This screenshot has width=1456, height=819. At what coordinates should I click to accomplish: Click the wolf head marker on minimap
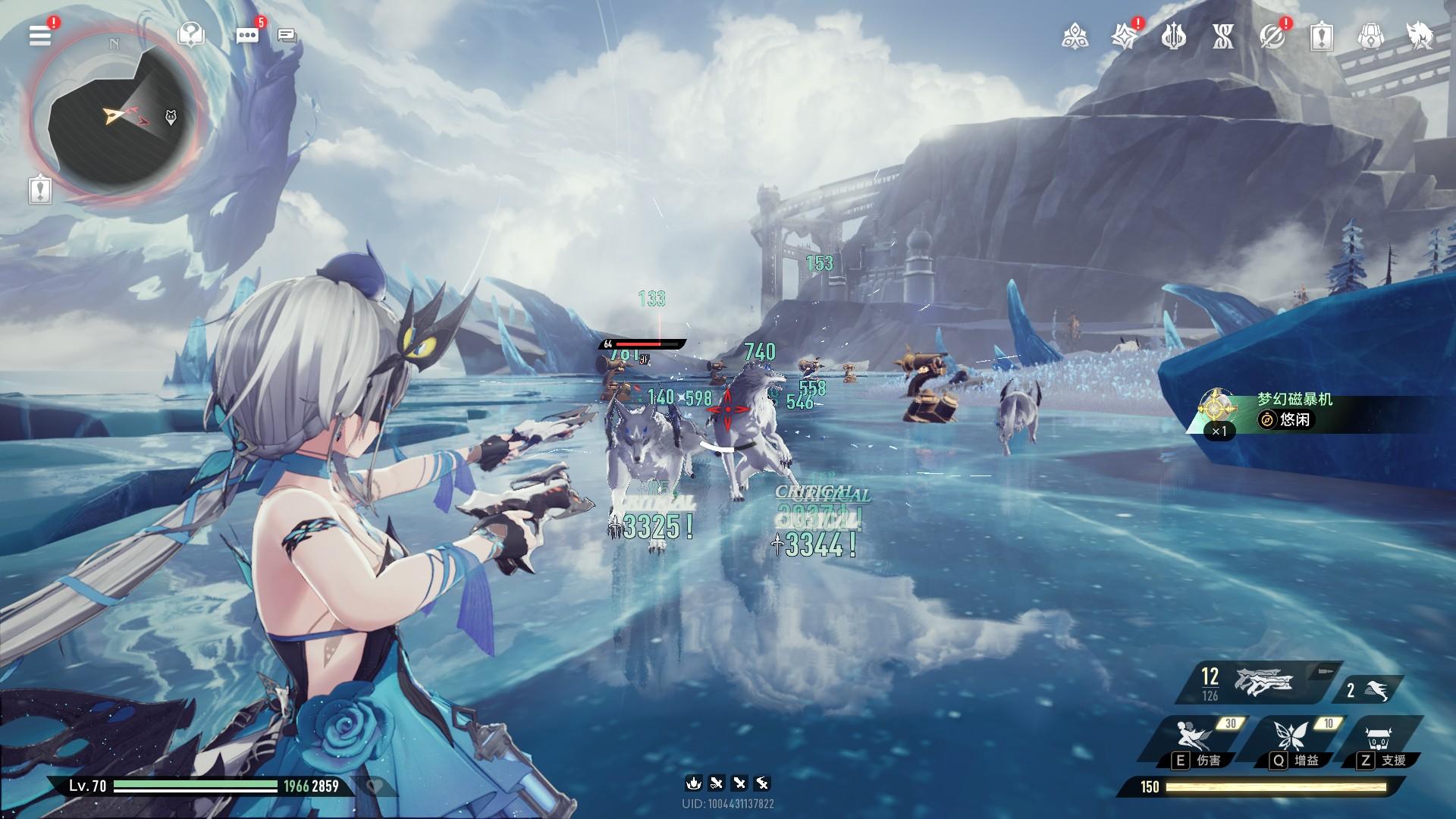pyautogui.click(x=171, y=117)
